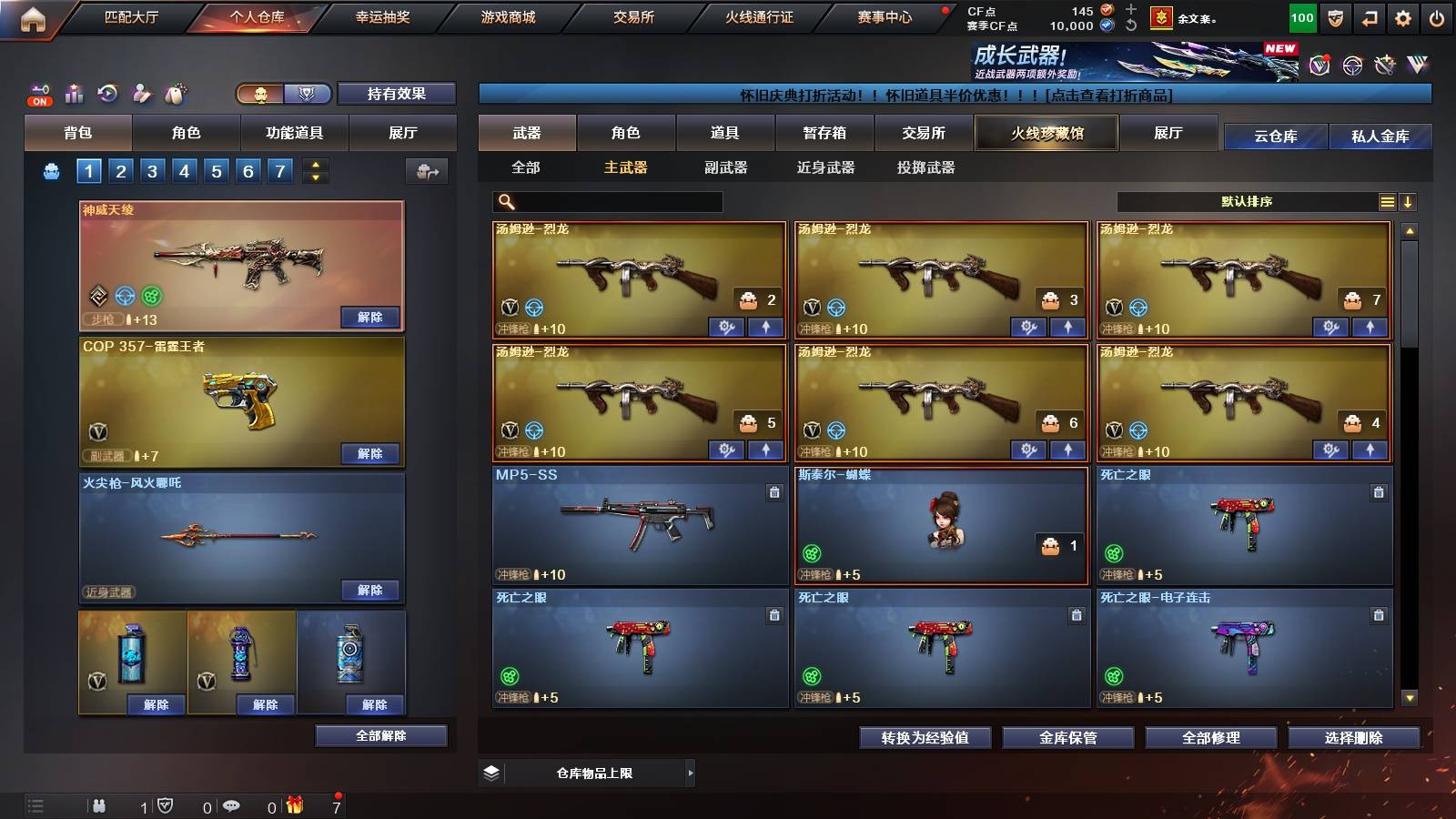The width and height of the screenshot is (1456, 819).
Task: Open the list view icon near the sort bar
Action: click(1387, 201)
